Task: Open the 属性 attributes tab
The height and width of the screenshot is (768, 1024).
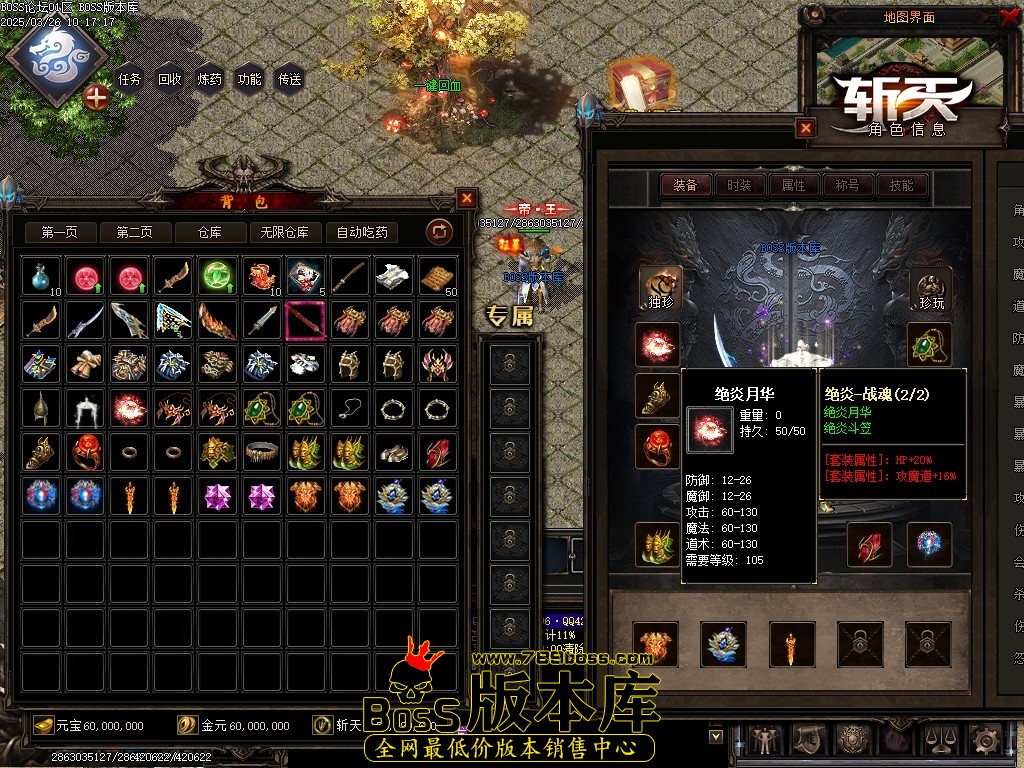Action: 793,185
